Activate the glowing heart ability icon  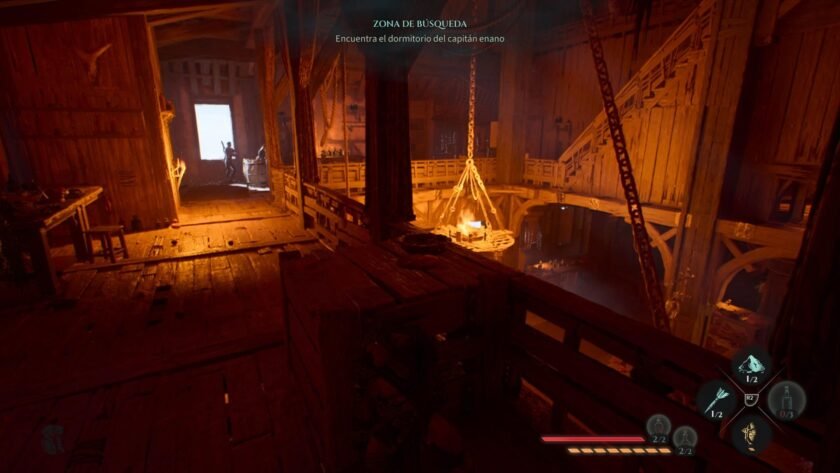click(750, 433)
